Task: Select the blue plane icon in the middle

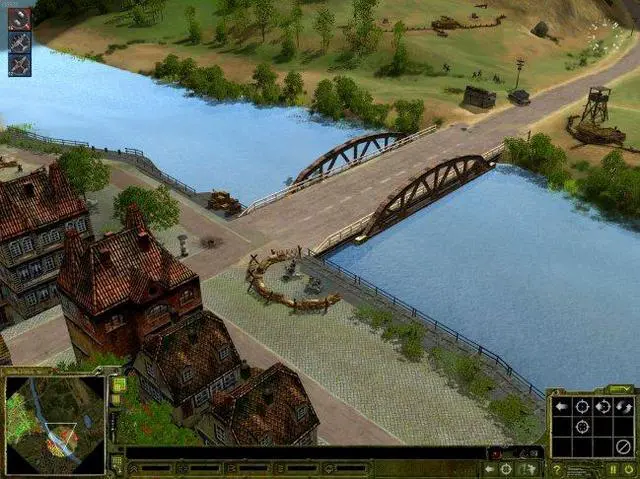Action: tap(19, 42)
